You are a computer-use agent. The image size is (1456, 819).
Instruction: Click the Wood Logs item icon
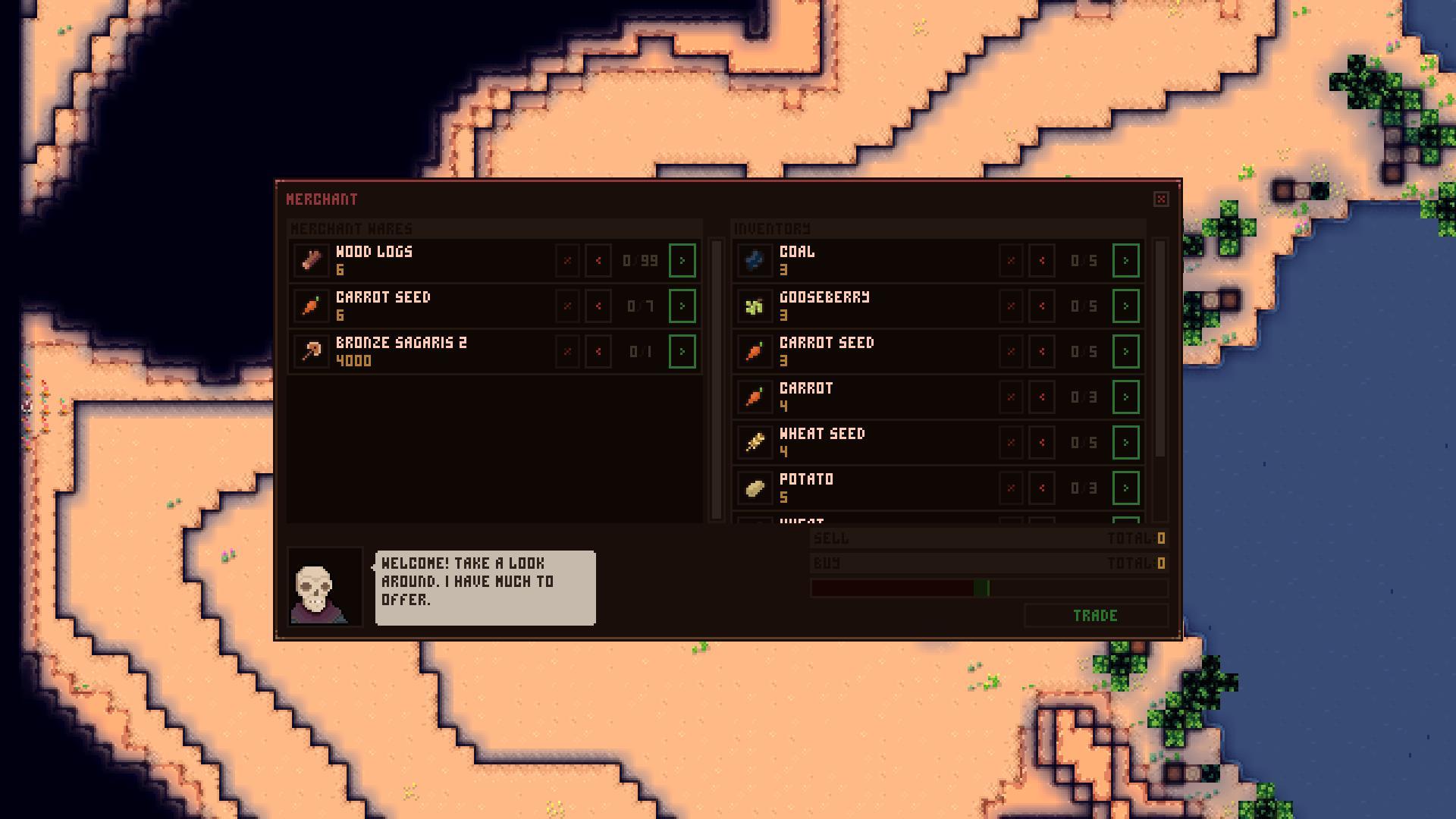[311, 260]
